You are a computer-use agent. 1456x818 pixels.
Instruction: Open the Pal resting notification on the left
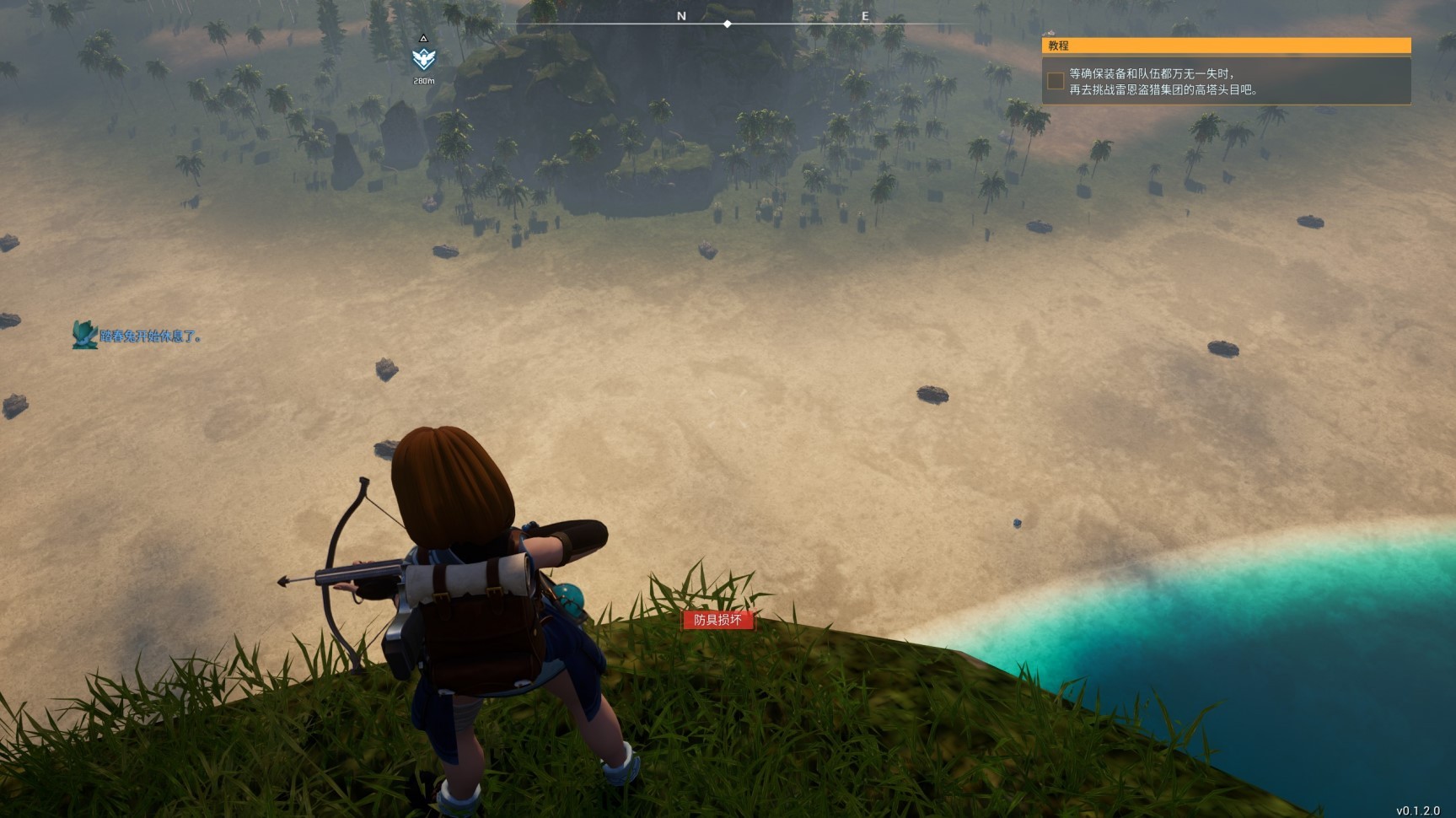[139, 336]
